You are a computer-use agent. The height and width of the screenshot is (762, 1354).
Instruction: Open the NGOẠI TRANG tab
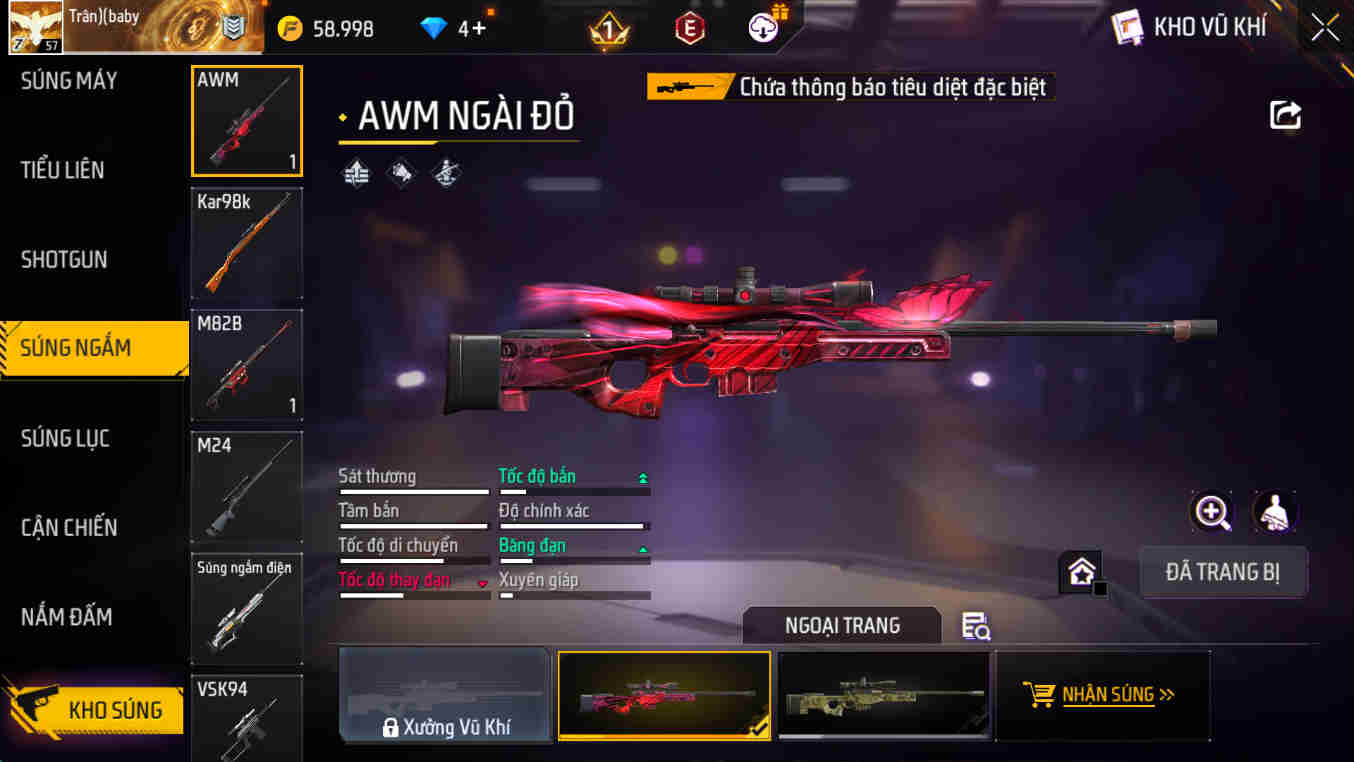(842, 625)
